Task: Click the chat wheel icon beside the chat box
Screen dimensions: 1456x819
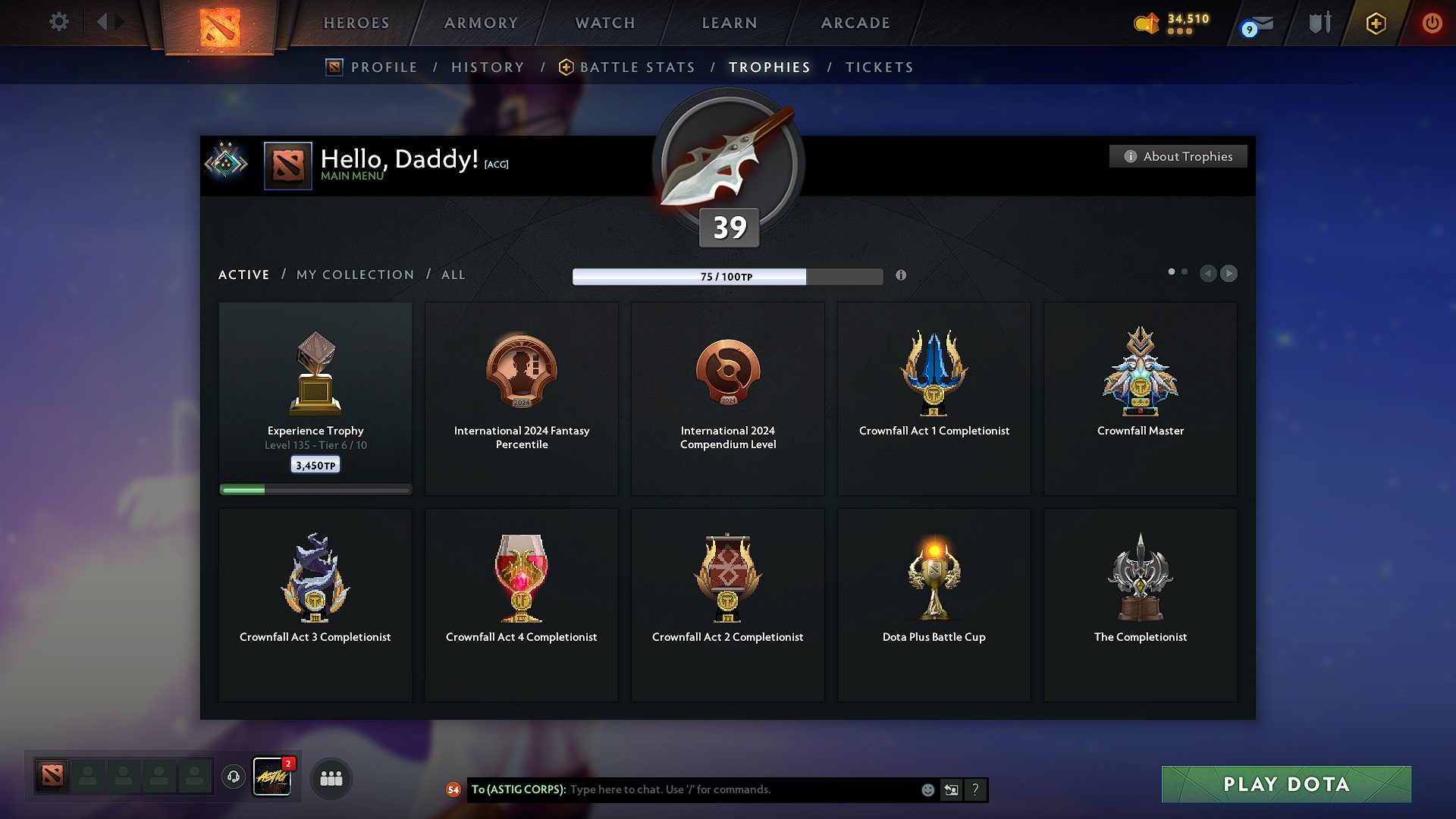Action: pyautogui.click(x=951, y=789)
